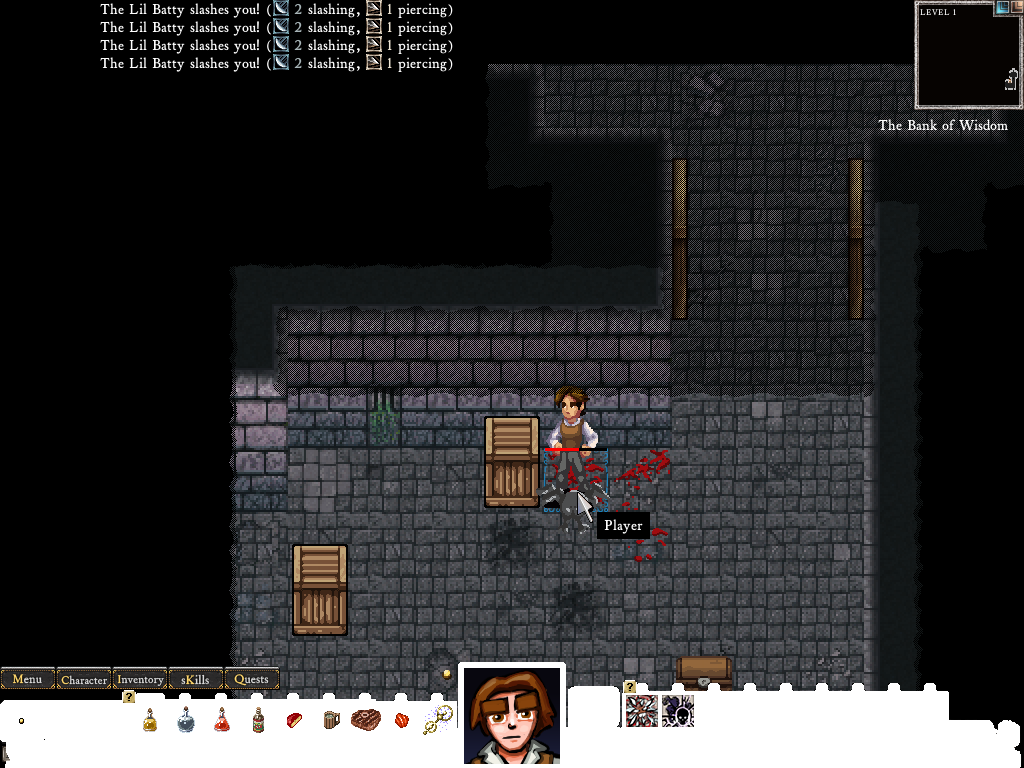Eat the steak from the belt
Viewport: 1024px width, 768px height.
366,719
